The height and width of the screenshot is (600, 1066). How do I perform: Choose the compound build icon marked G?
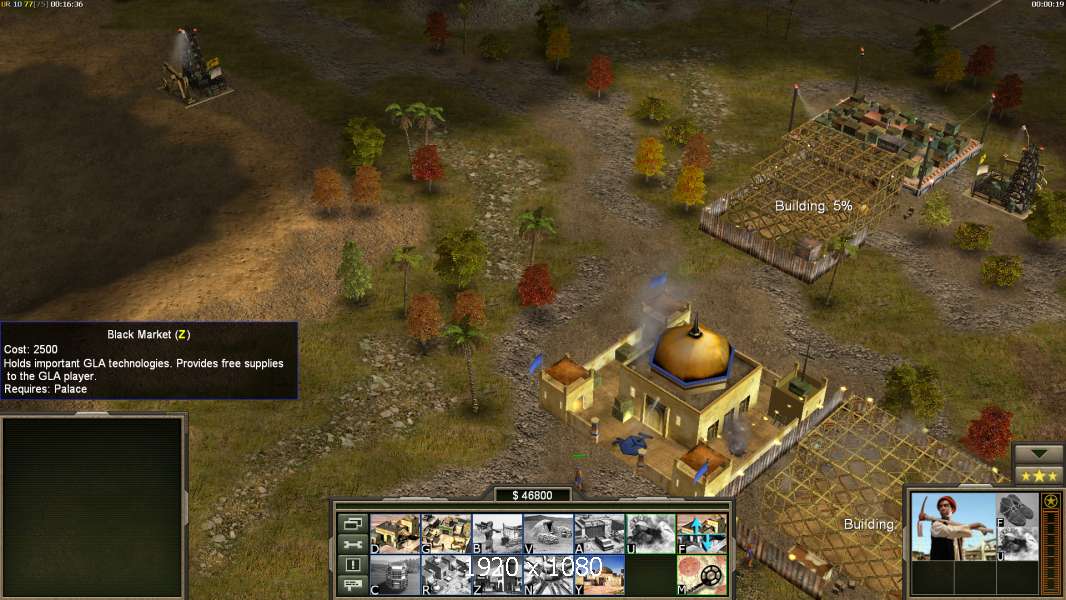pos(445,534)
